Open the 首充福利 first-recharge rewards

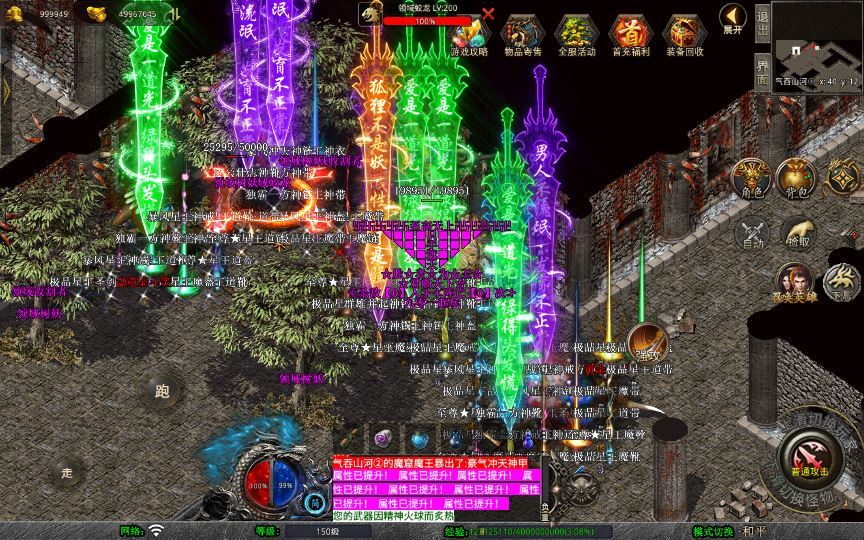tap(629, 31)
